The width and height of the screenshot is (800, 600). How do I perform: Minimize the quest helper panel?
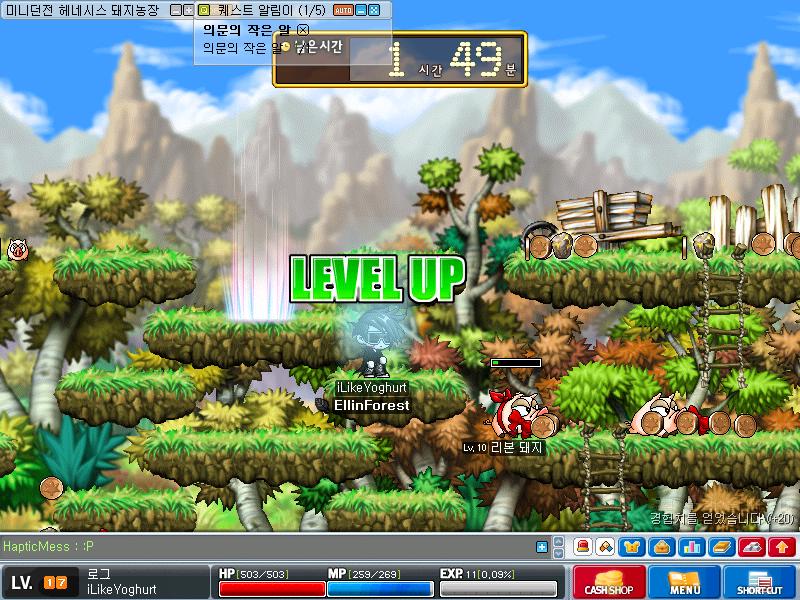coord(361,10)
